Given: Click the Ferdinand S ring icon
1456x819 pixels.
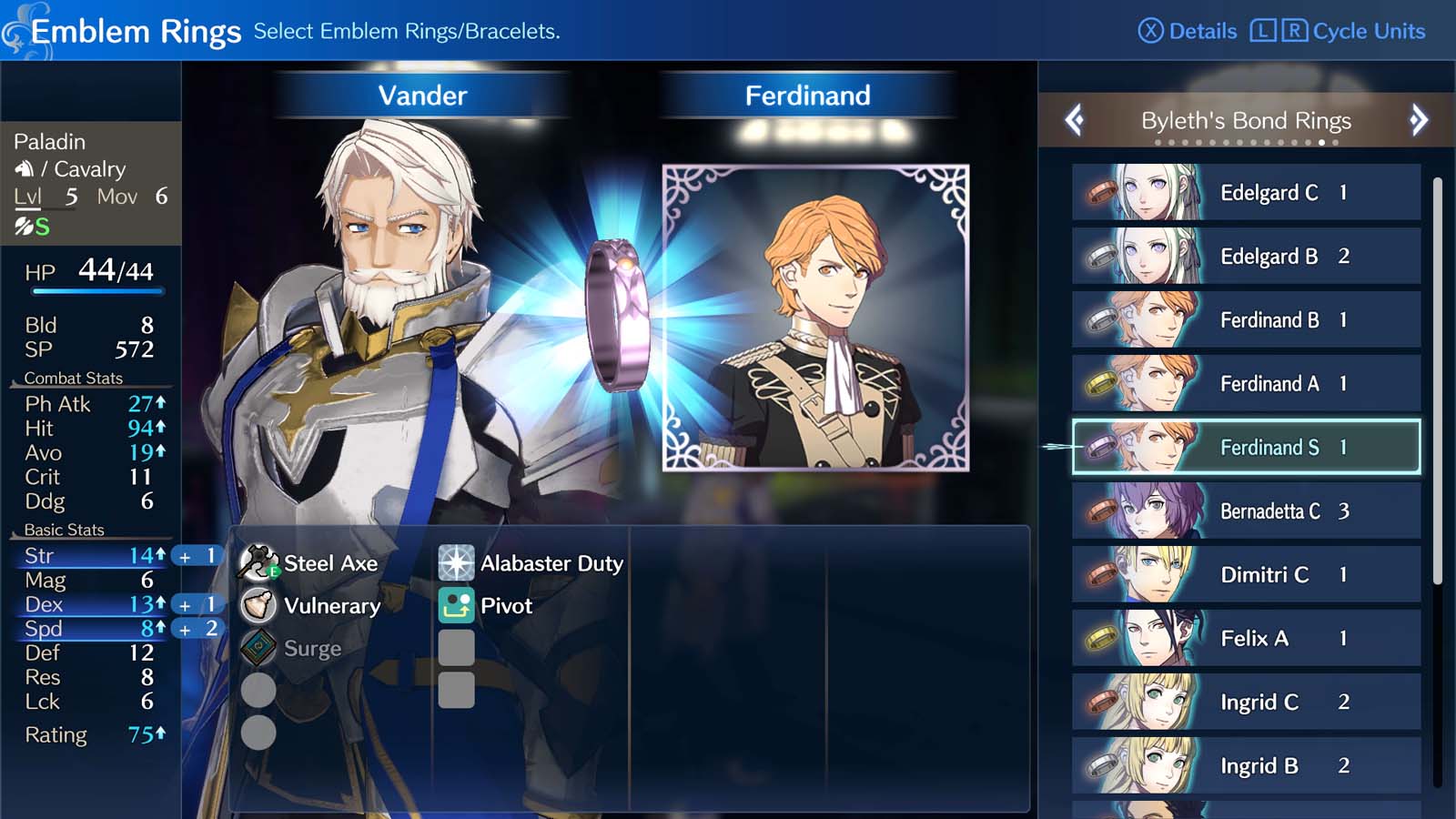Looking at the screenshot, I should coord(1102,447).
